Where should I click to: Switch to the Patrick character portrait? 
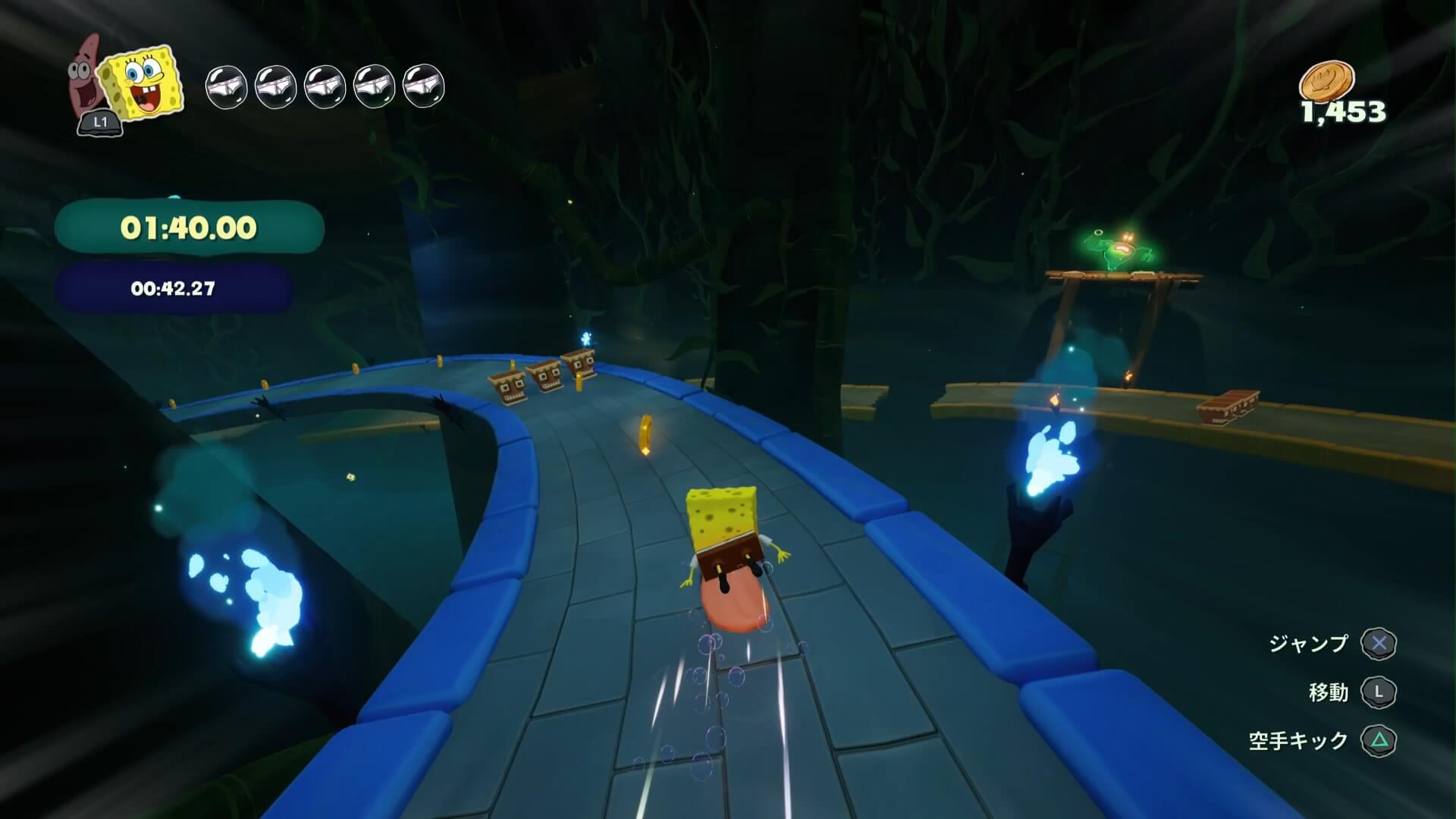[x=86, y=81]
